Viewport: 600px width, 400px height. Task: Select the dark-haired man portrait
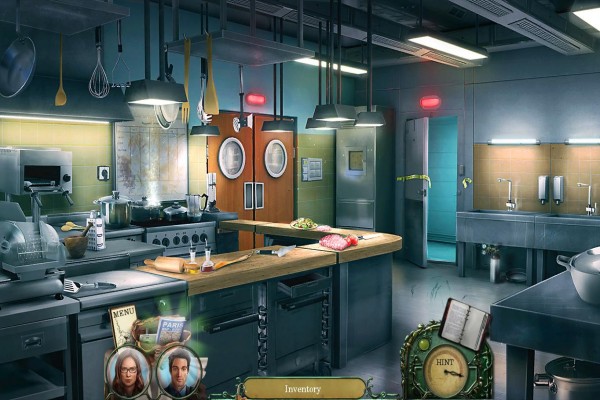pos(179,371)
